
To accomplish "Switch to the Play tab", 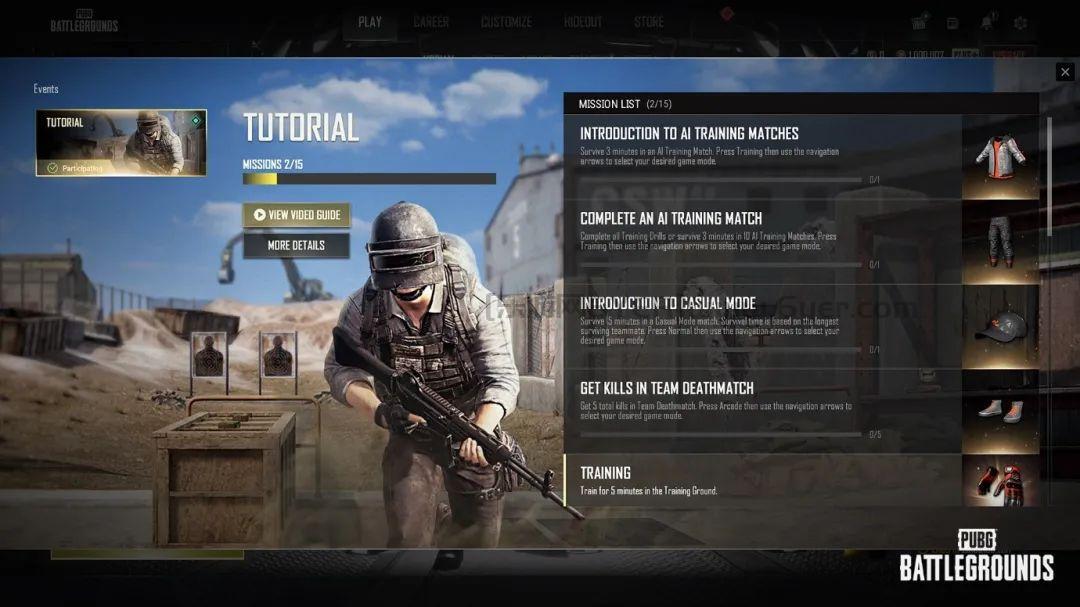I will (370, 22).
